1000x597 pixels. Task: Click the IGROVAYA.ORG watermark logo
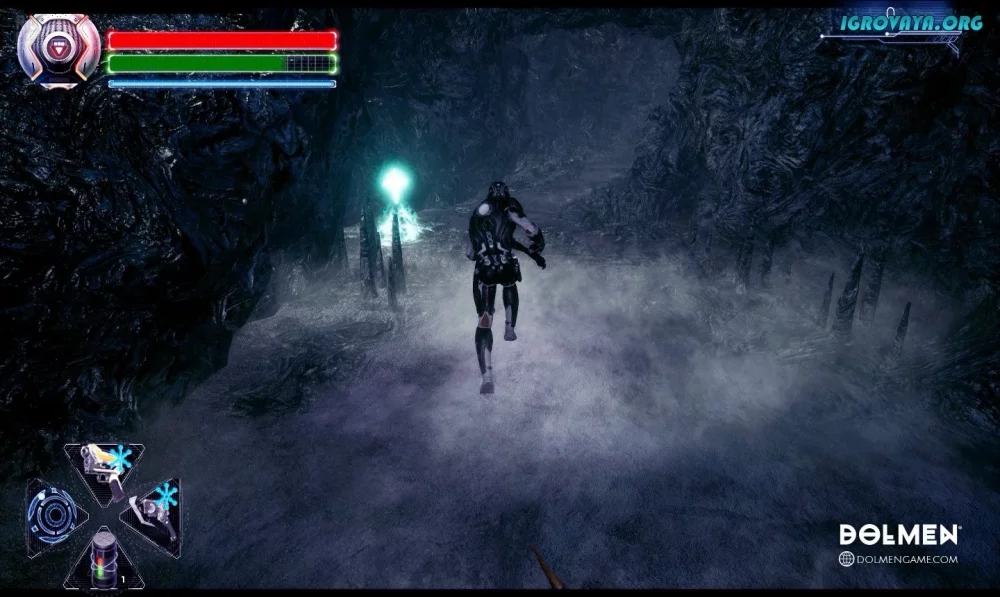click(897, 23)
